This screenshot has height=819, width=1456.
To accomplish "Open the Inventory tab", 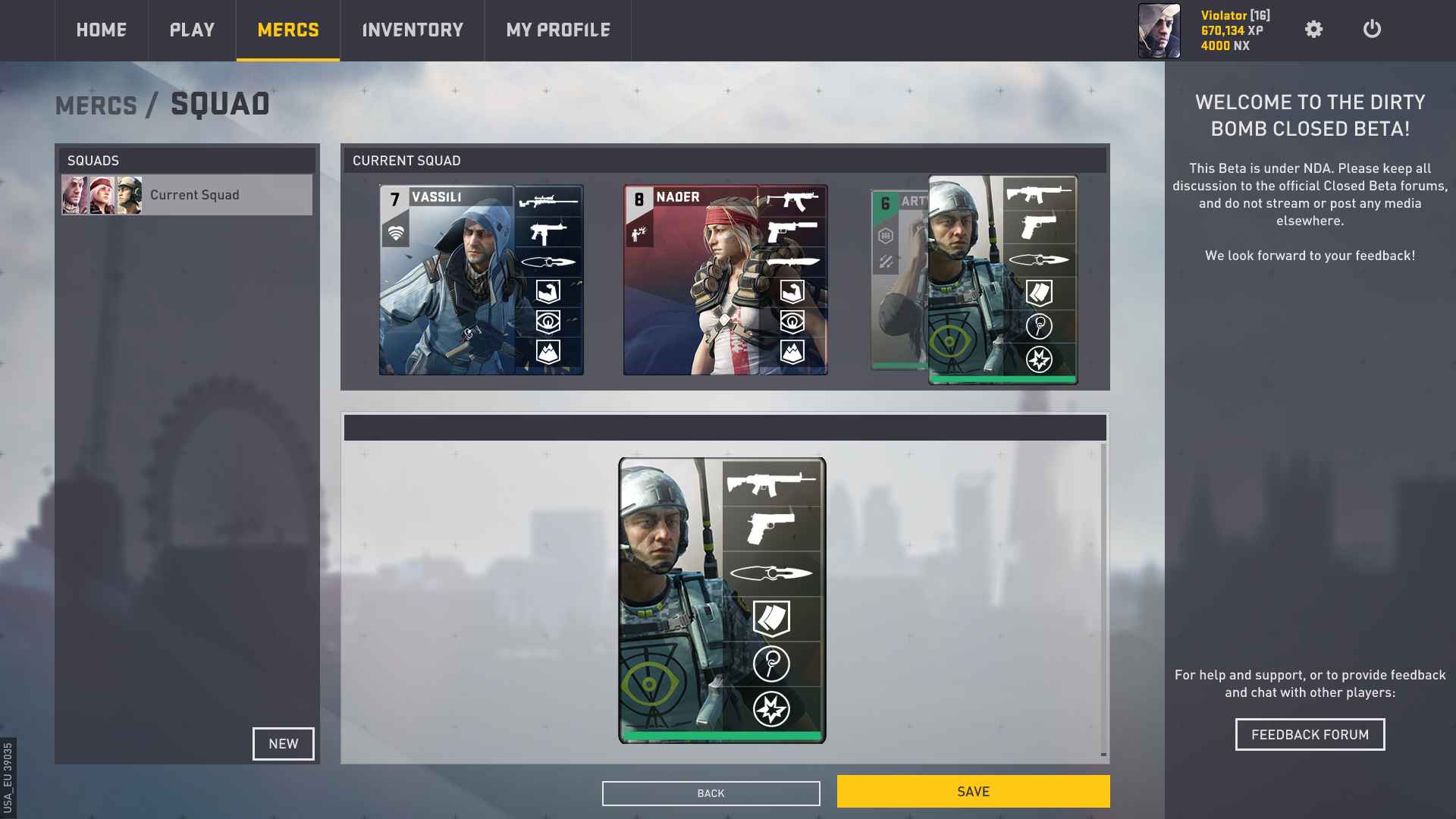I will 413,30.
